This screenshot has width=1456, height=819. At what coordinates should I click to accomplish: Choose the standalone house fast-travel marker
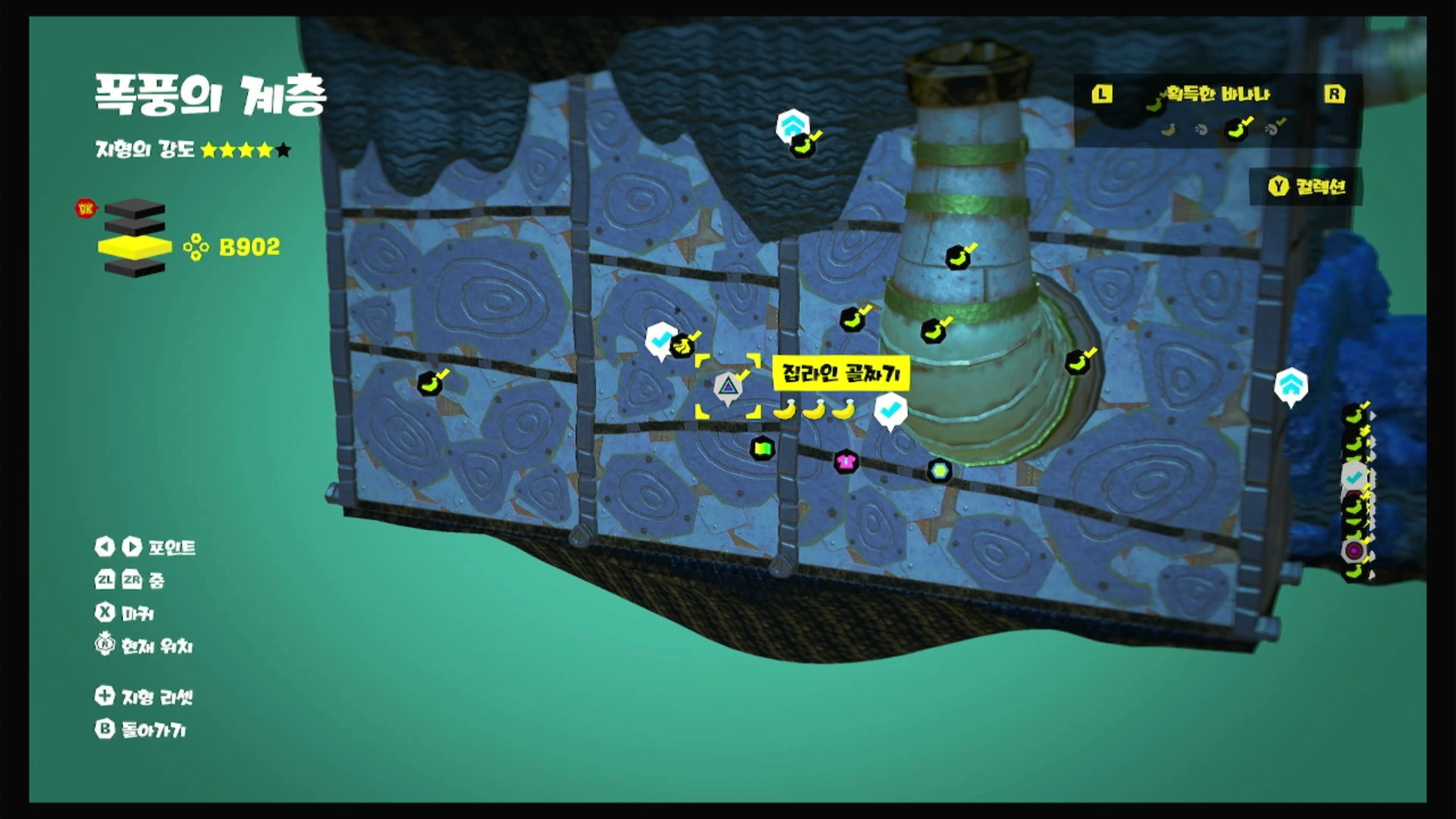(x=1290, y=386)
